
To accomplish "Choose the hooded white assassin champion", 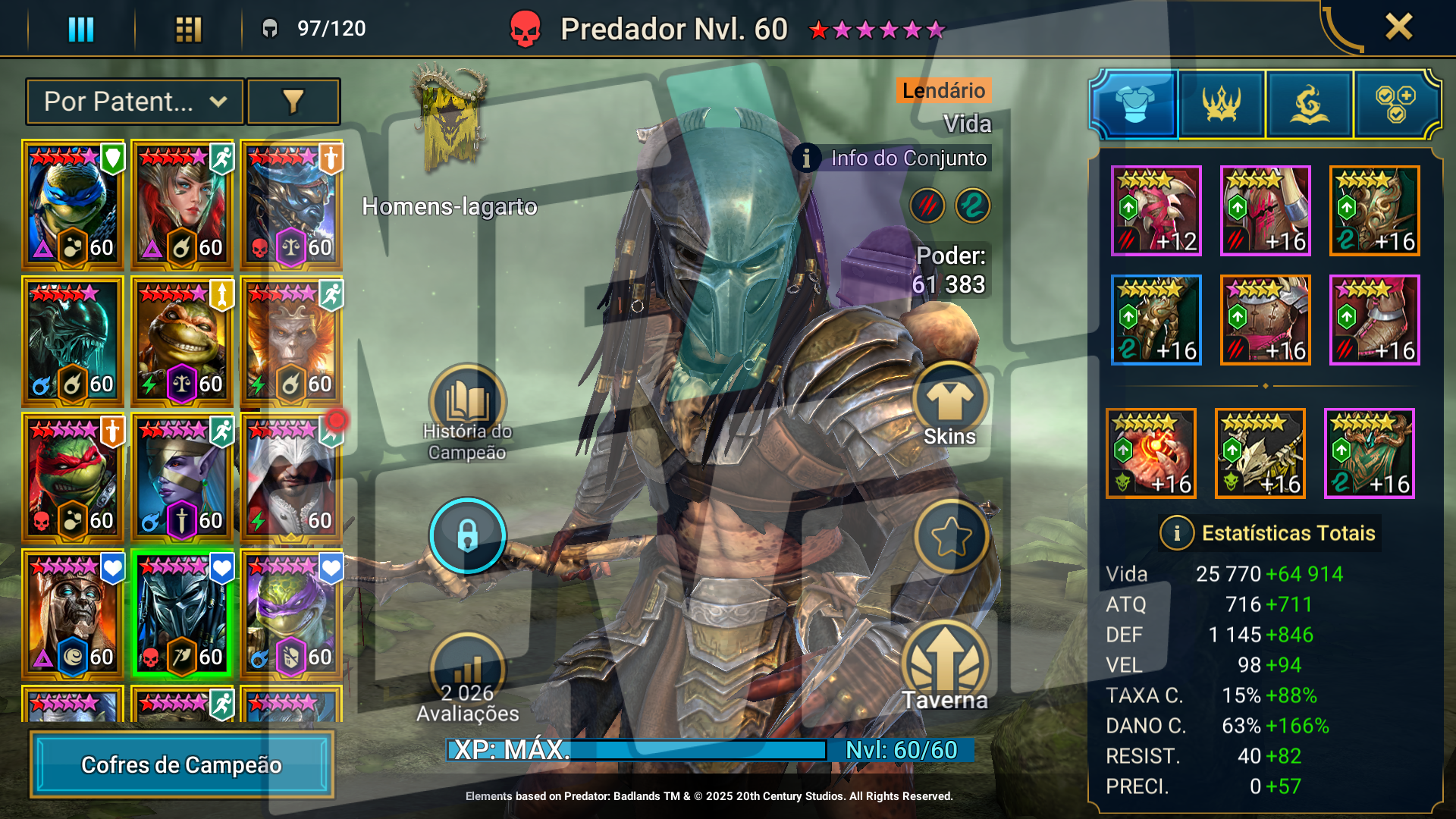I will point(291,478).
